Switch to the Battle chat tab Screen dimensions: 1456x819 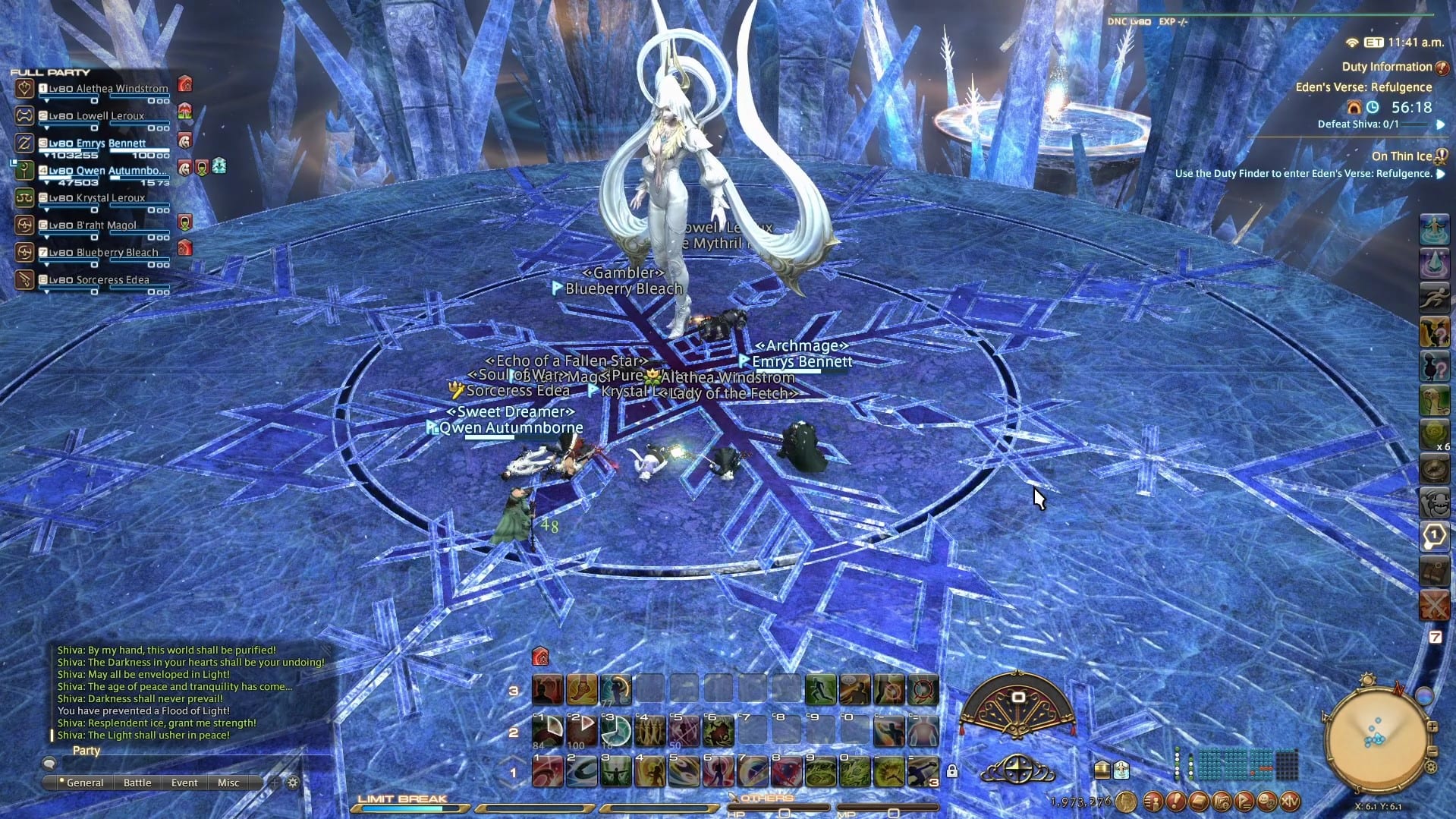138,783
